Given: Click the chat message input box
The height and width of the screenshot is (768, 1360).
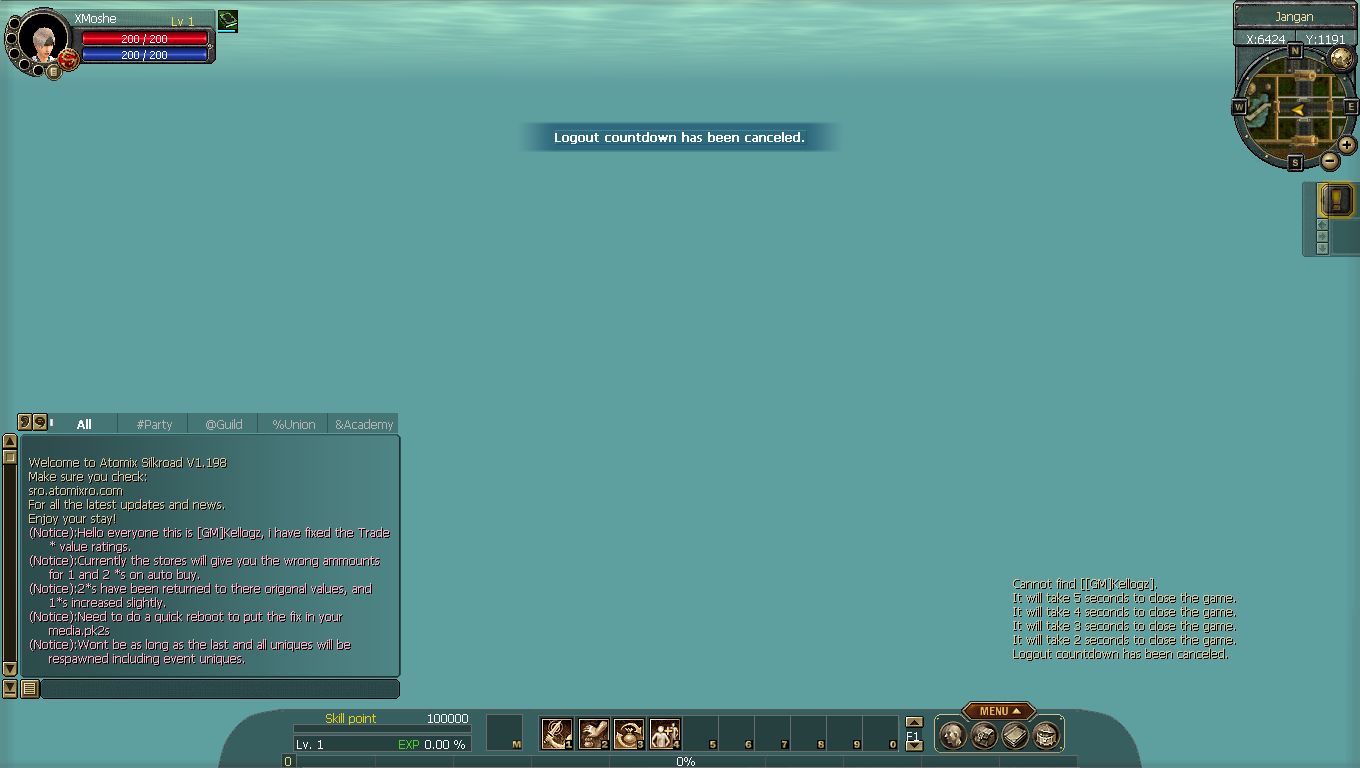Looking at the screenshot, I should click(219, 689).
